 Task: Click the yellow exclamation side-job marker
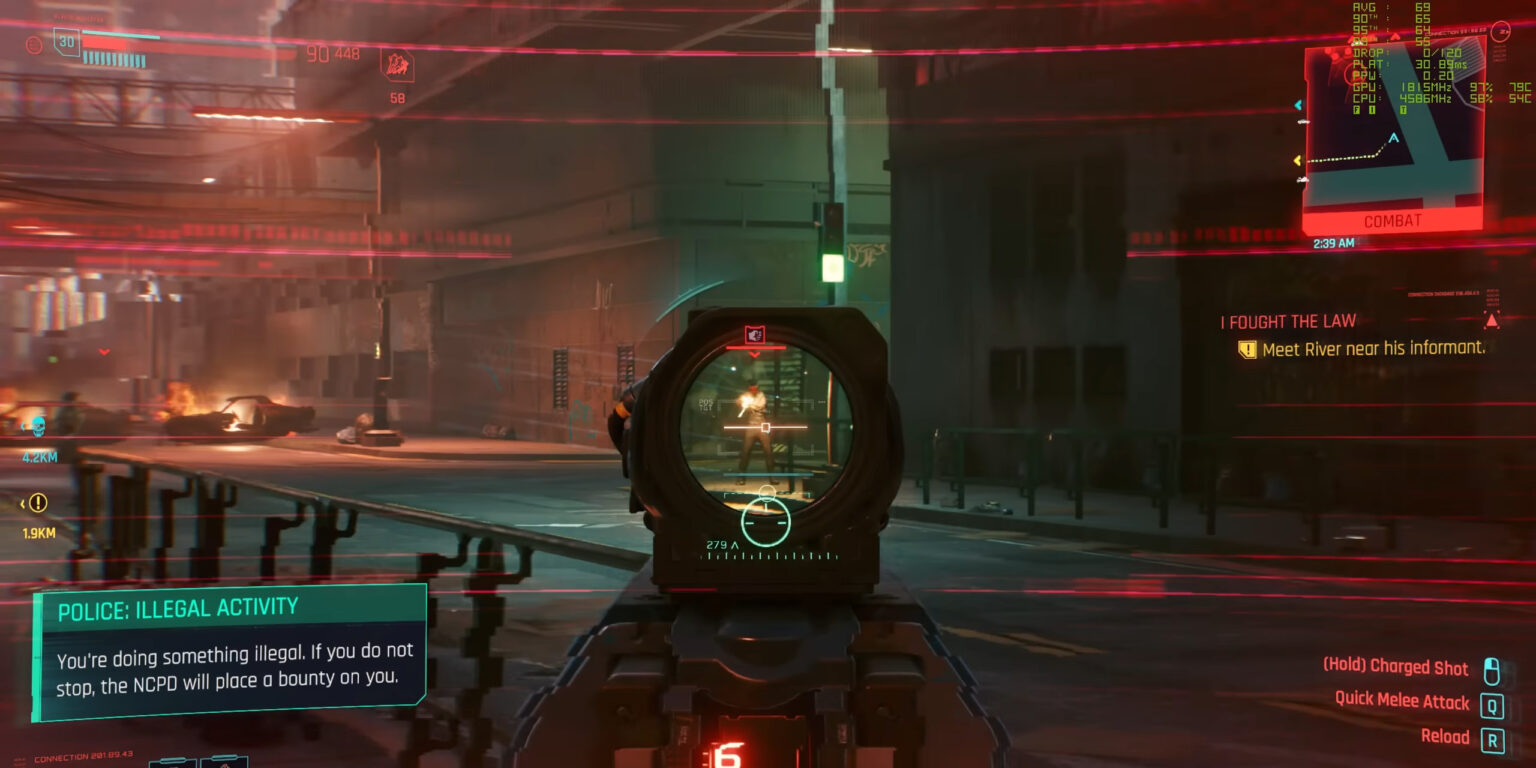(x=38, y=502)
